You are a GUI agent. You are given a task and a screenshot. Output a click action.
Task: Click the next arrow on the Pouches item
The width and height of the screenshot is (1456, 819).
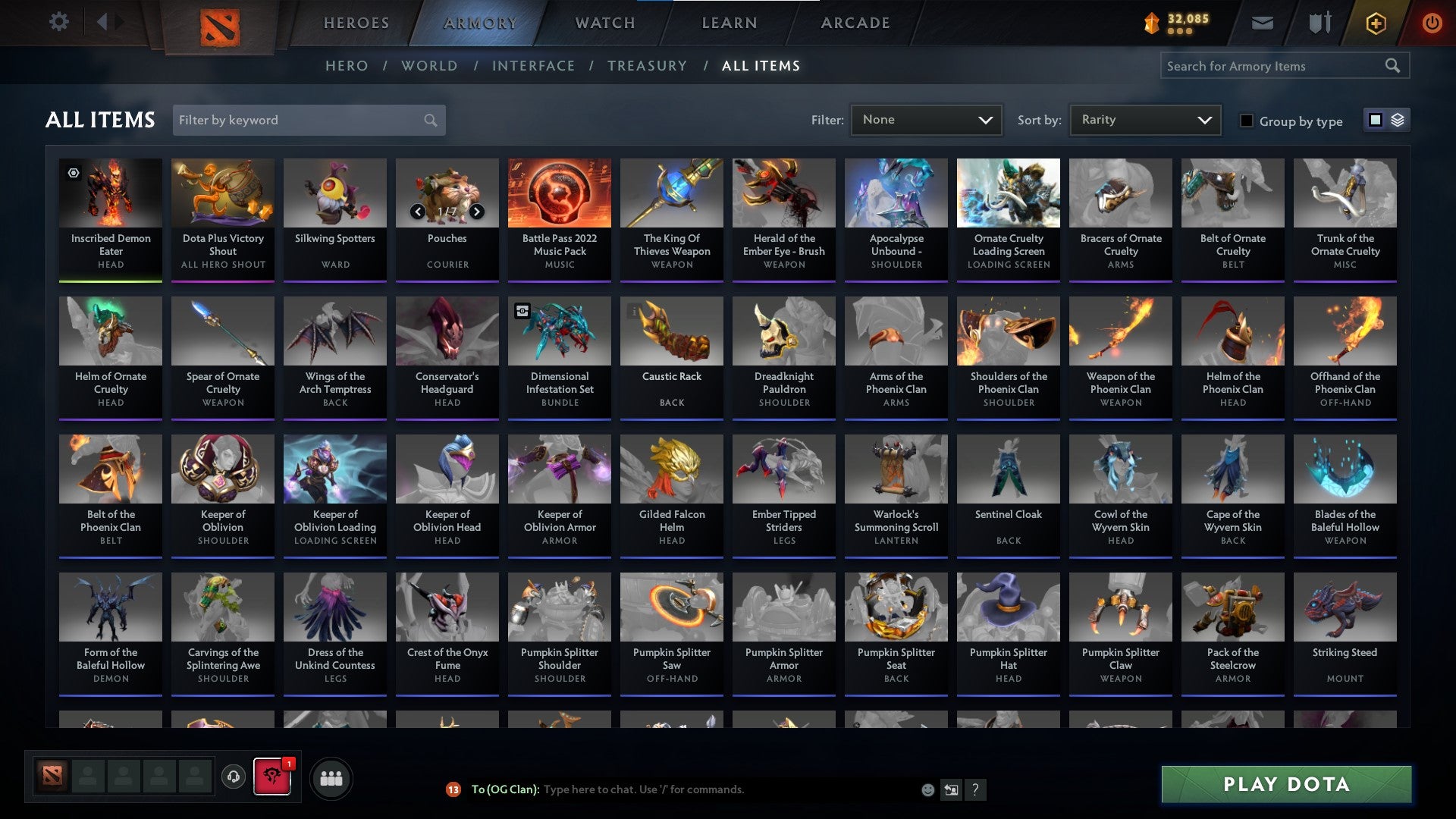pos(477,212)
